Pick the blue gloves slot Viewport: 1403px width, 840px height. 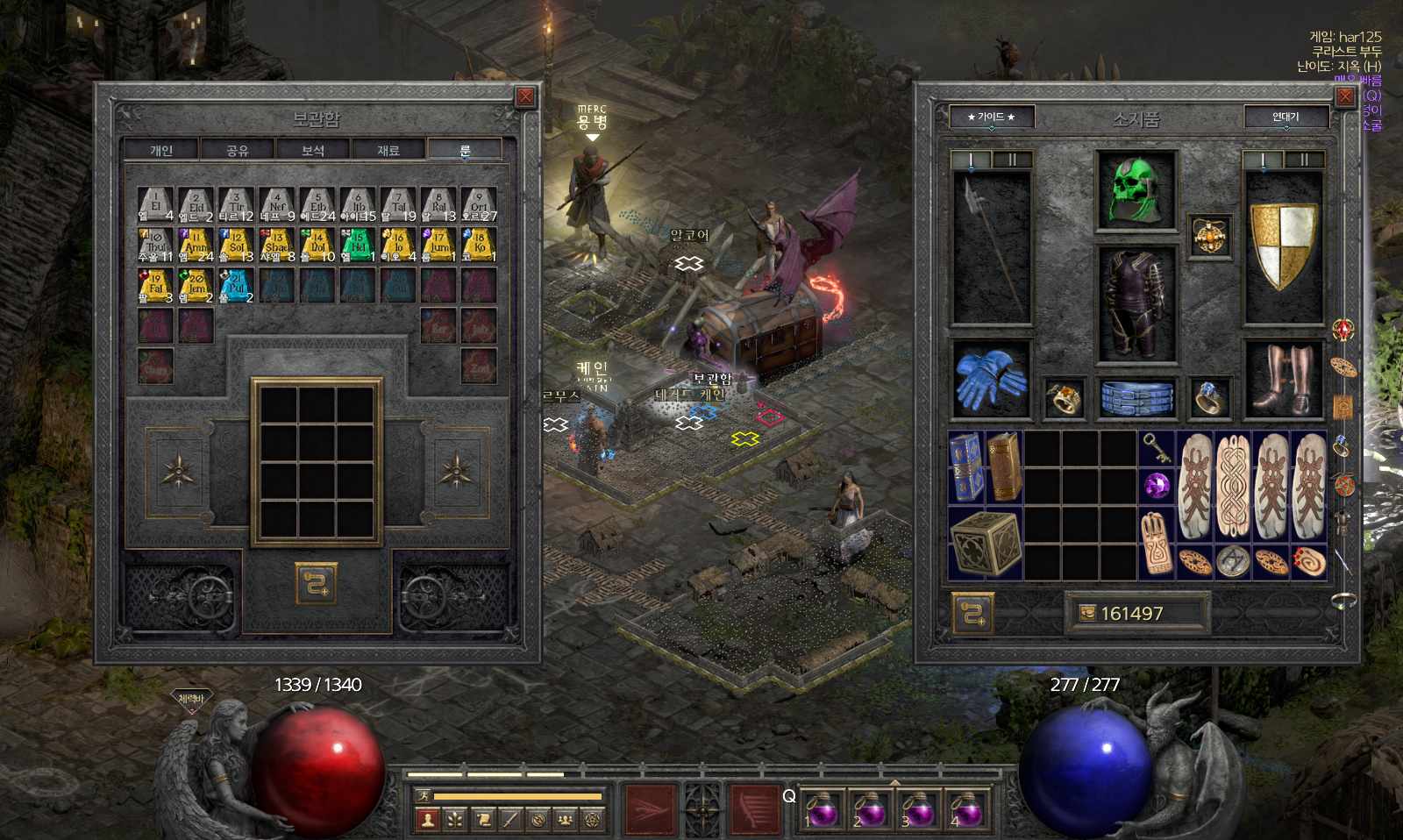990,380
